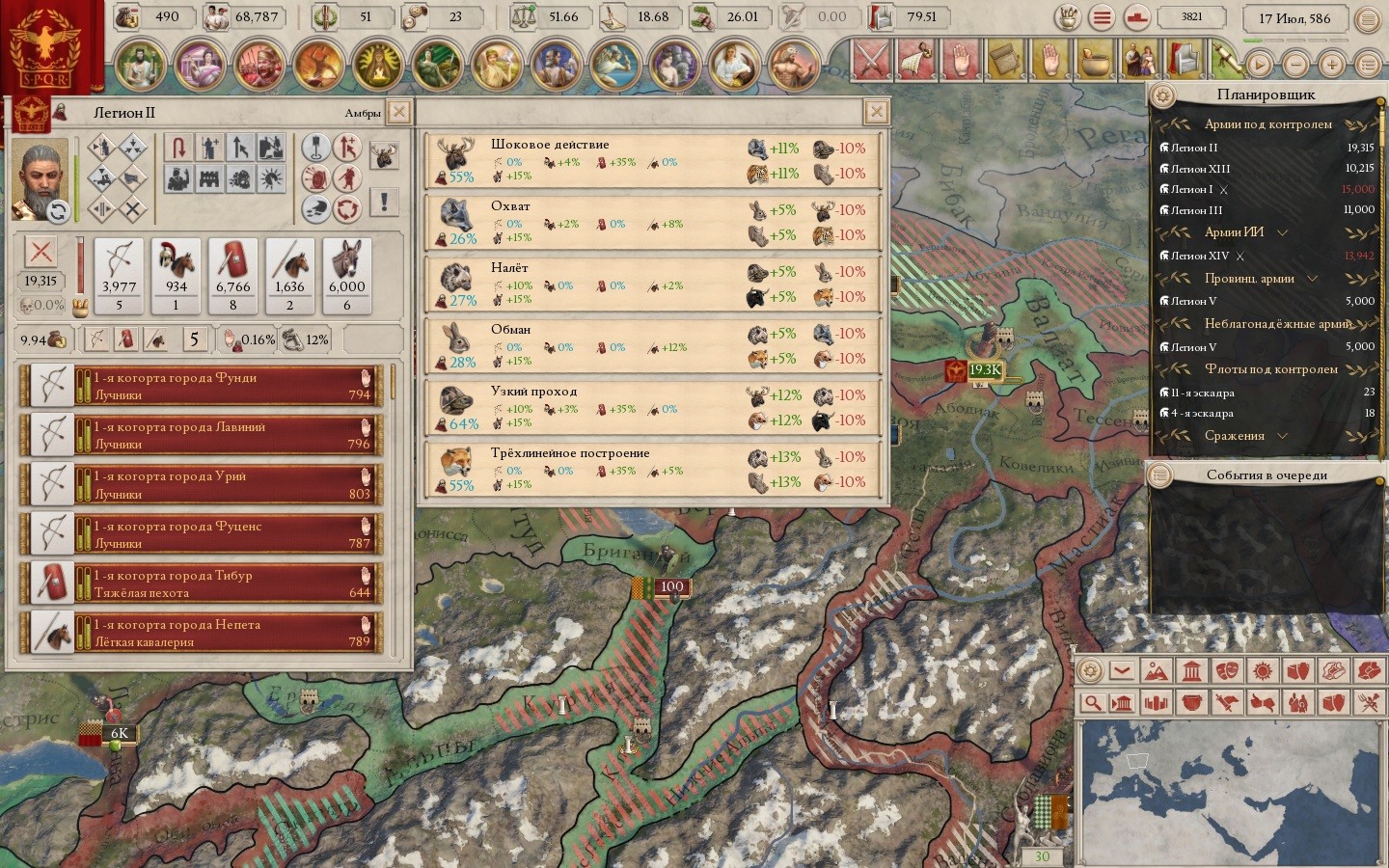Close the battle tactics list
1389x868 pixels.
tap(876, 112)
